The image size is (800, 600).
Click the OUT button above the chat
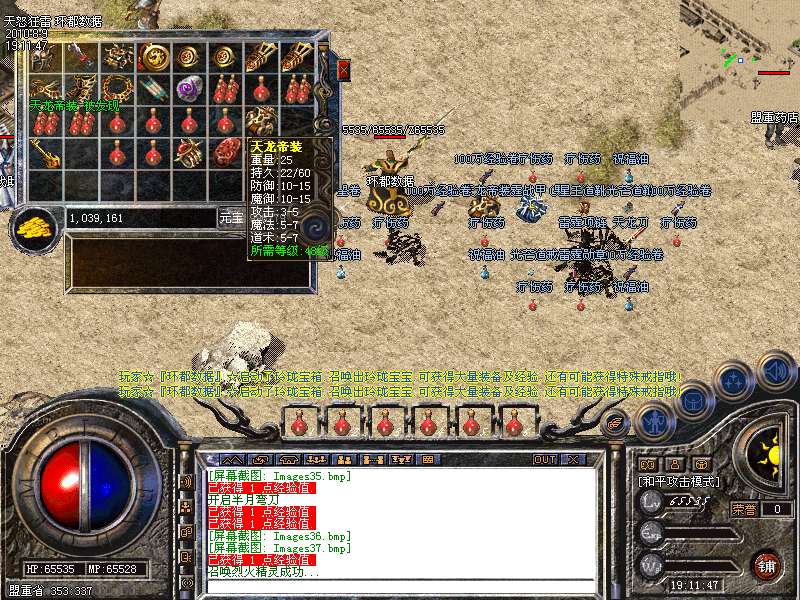[x=544, y=459]
